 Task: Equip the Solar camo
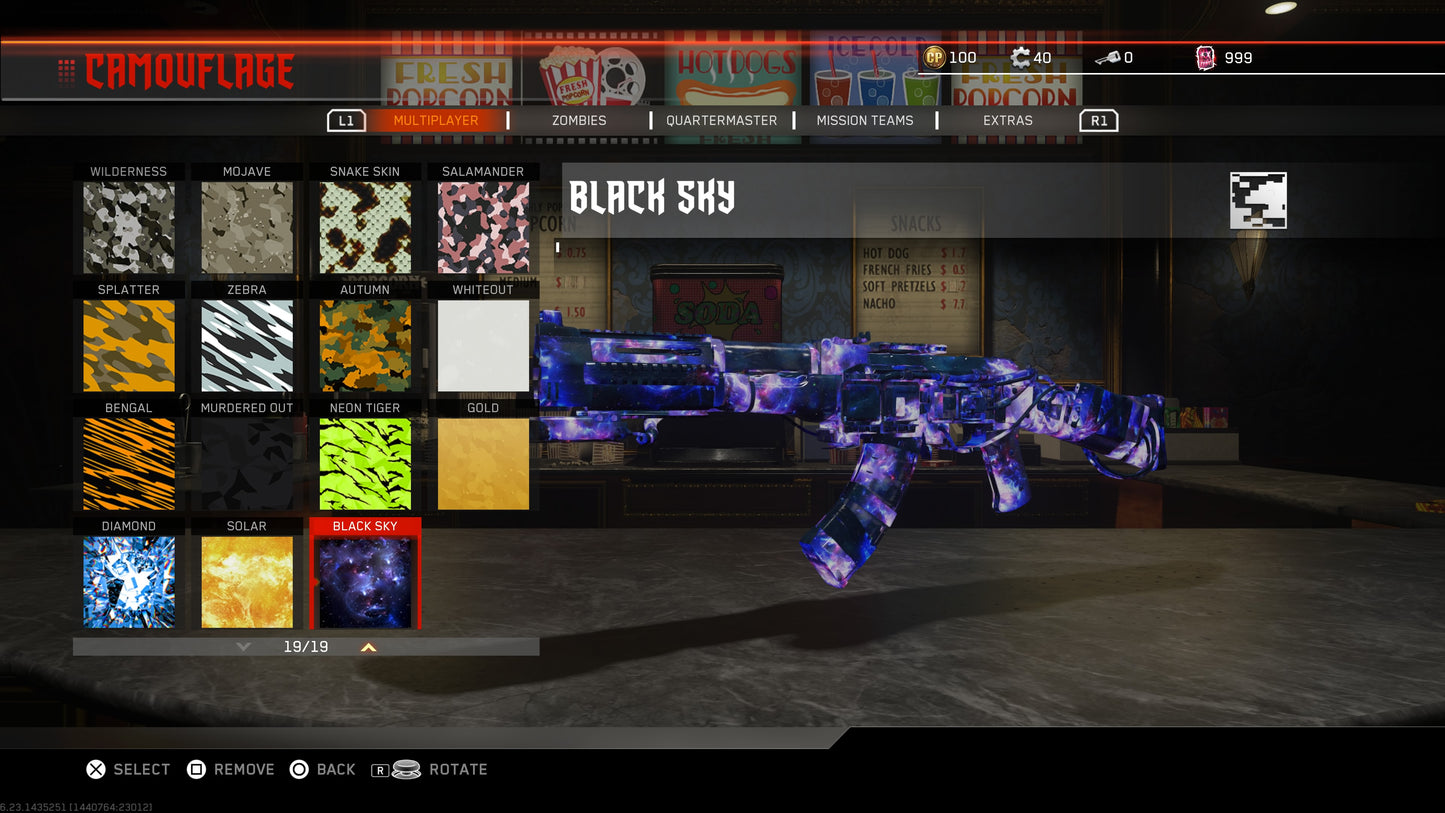point(247,581)
